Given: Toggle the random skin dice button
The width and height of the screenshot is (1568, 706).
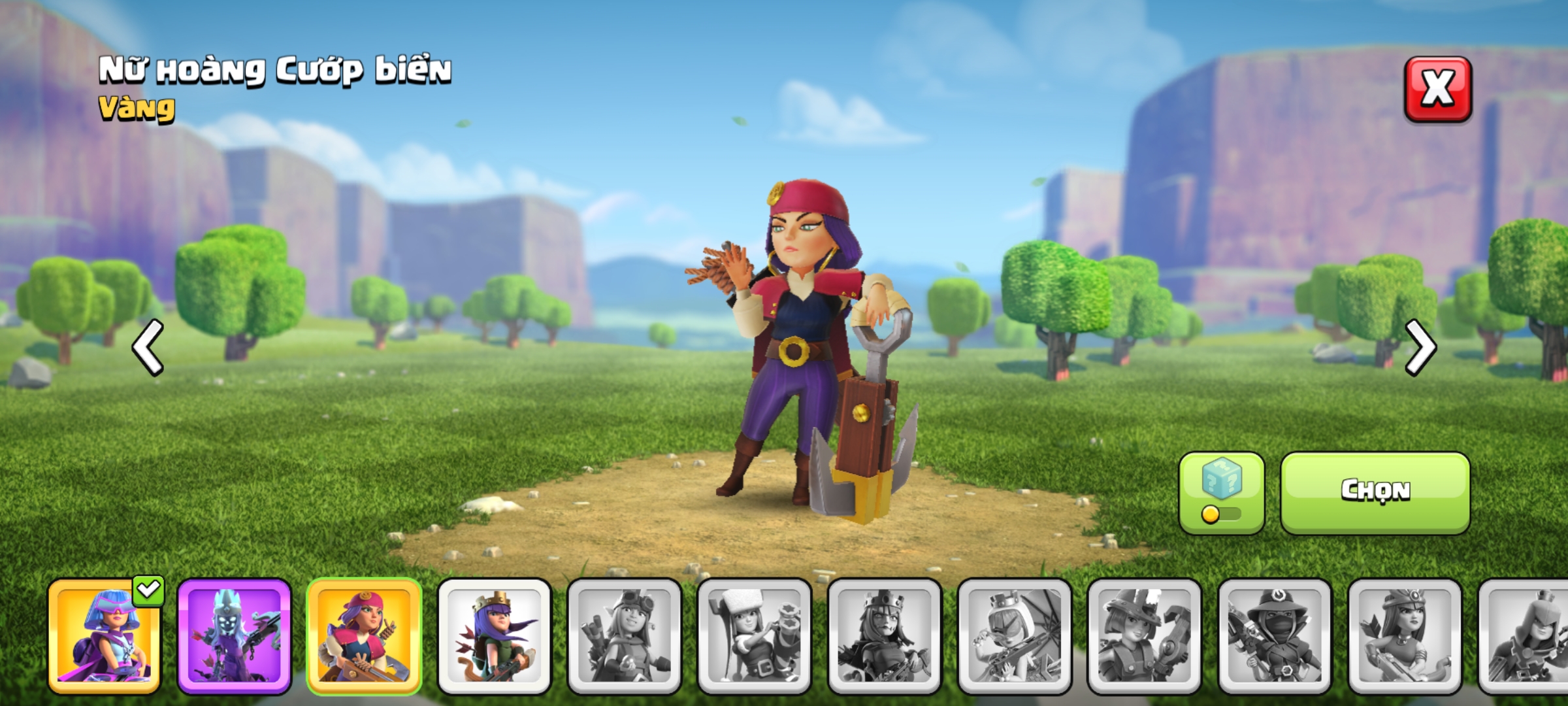Looking at the screenshot, I should [x=1221, y=492].
